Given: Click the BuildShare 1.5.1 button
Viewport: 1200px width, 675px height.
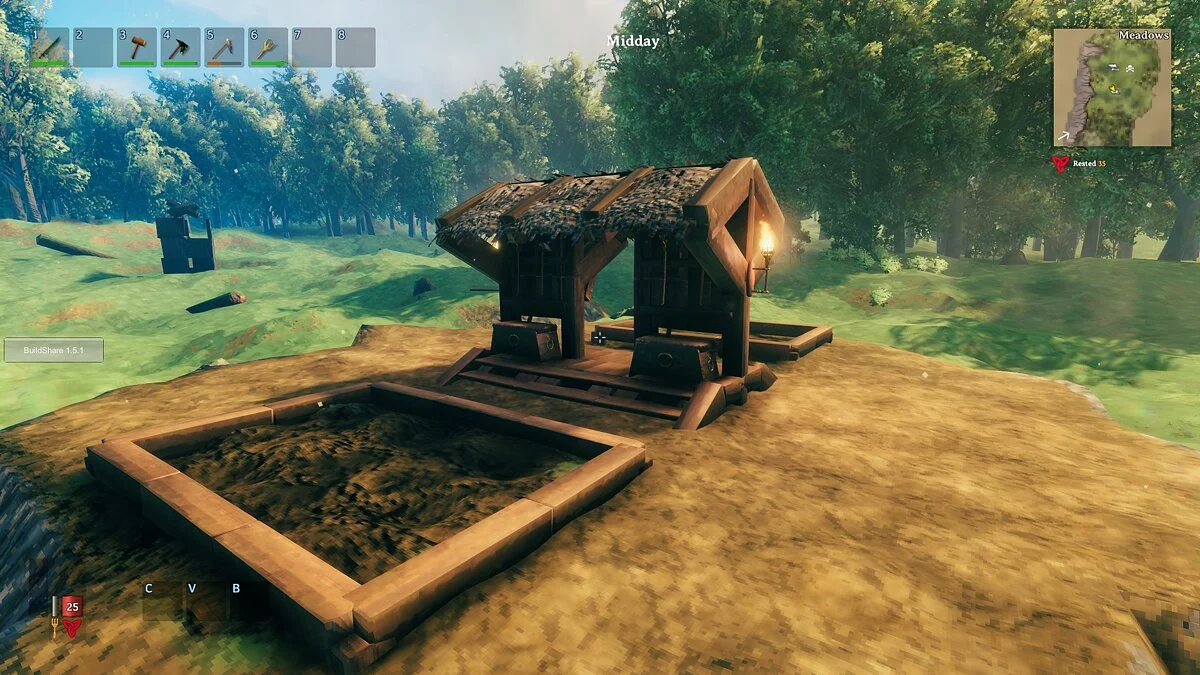Looking at the screenshot, I should pos(54,351).
